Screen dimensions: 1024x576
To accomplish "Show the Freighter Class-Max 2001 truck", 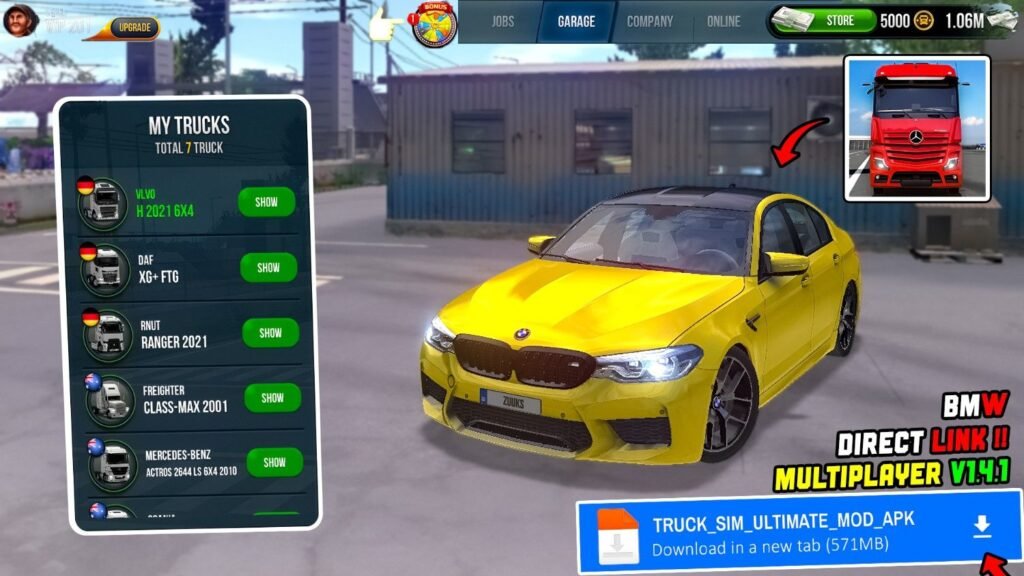I will (272, 397).
